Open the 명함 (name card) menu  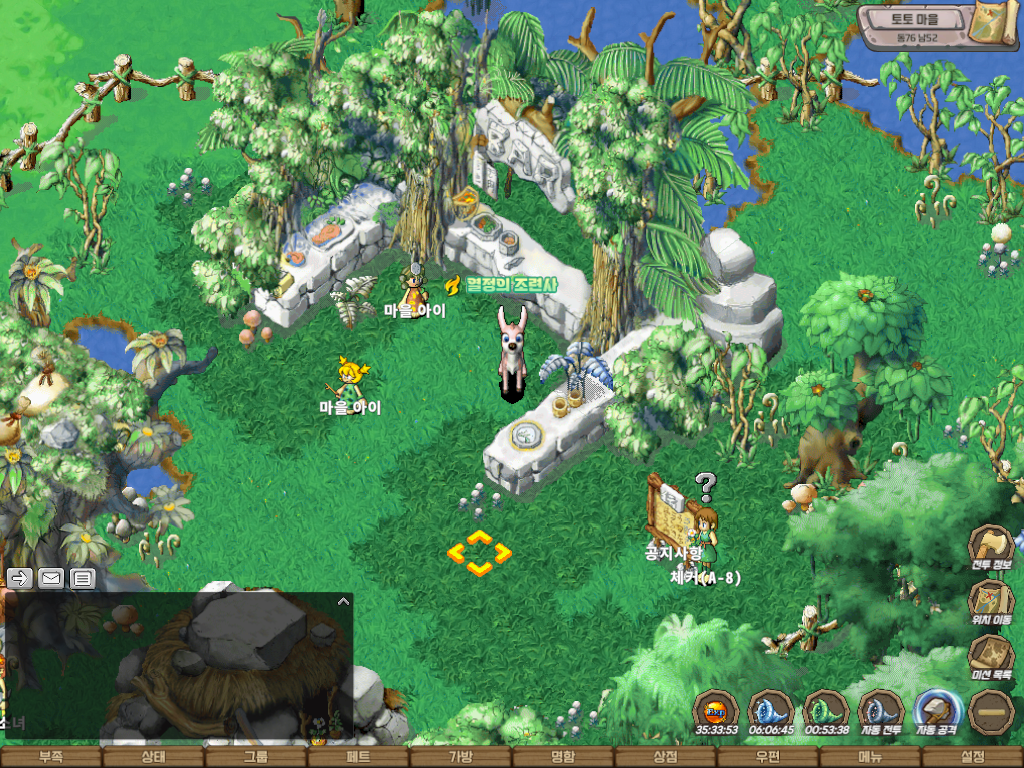(563, 757)
